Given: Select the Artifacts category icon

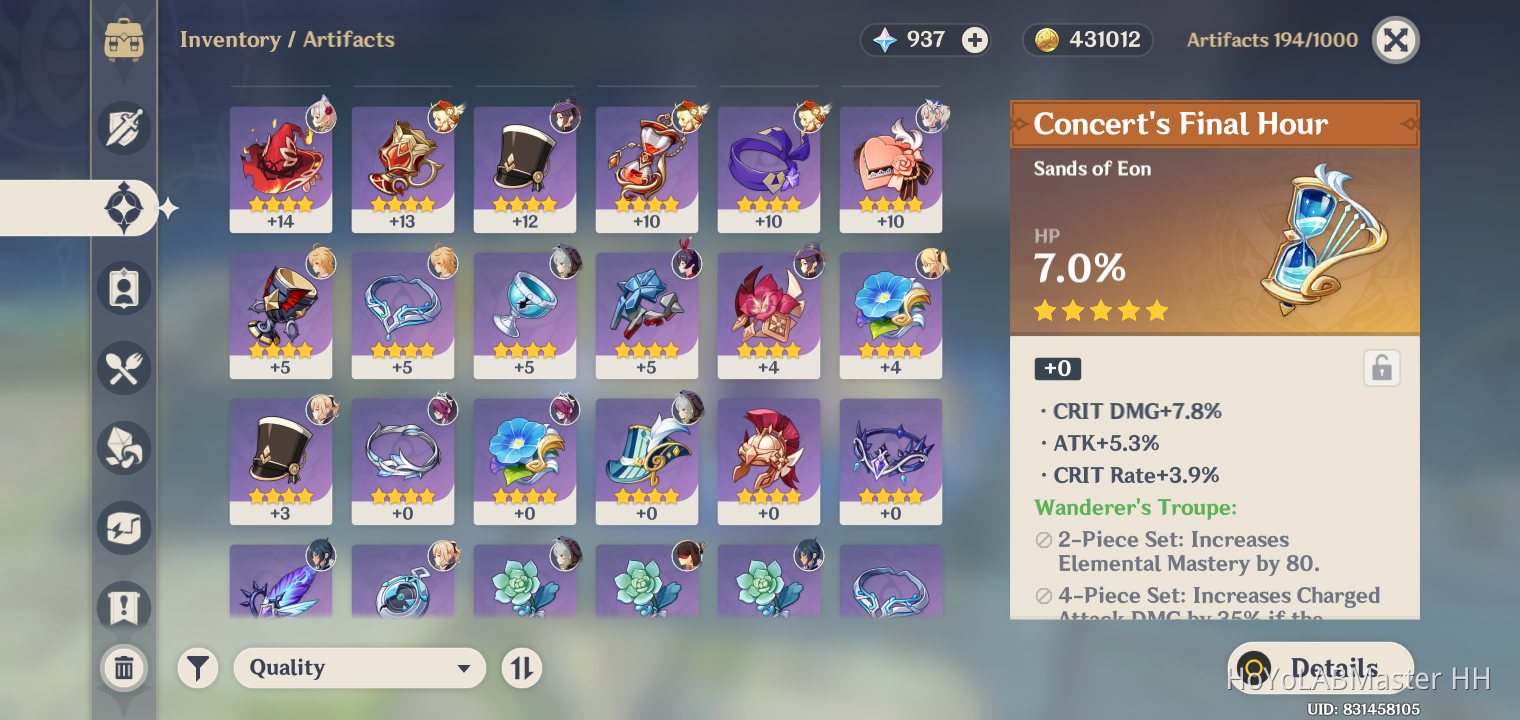Looking at the screenshot, I should (124, 208).
